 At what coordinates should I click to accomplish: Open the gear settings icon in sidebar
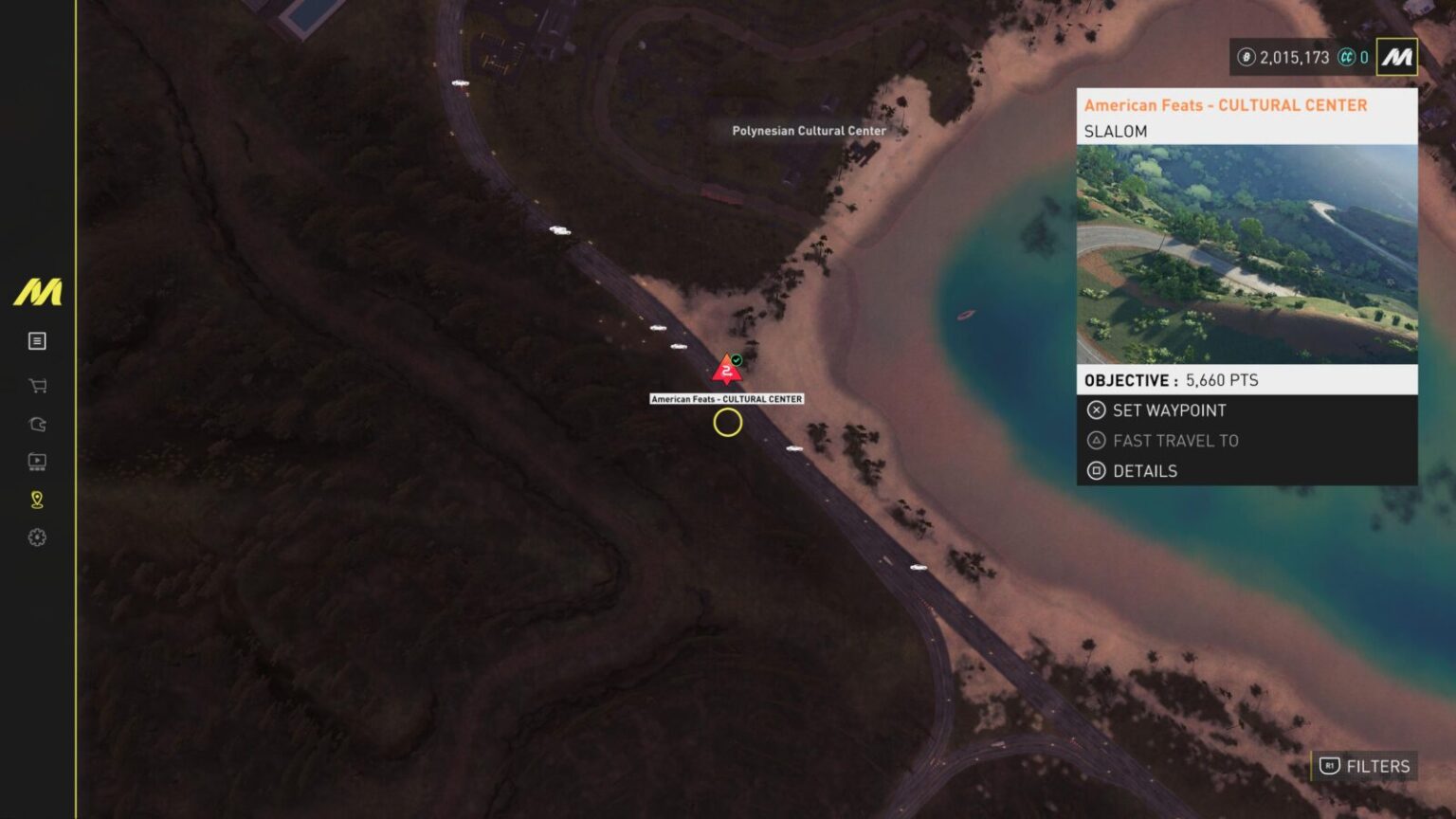38,537
